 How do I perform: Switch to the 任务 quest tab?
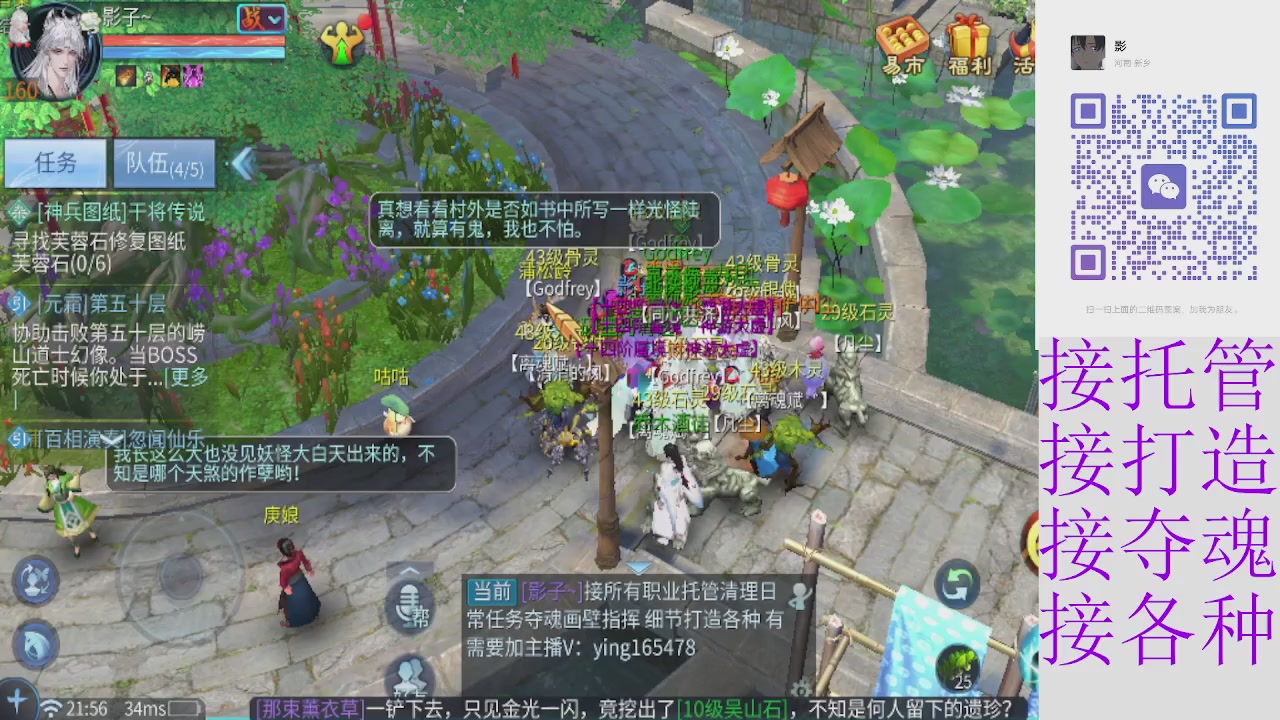pyautogui.click(x=55, y=163)
